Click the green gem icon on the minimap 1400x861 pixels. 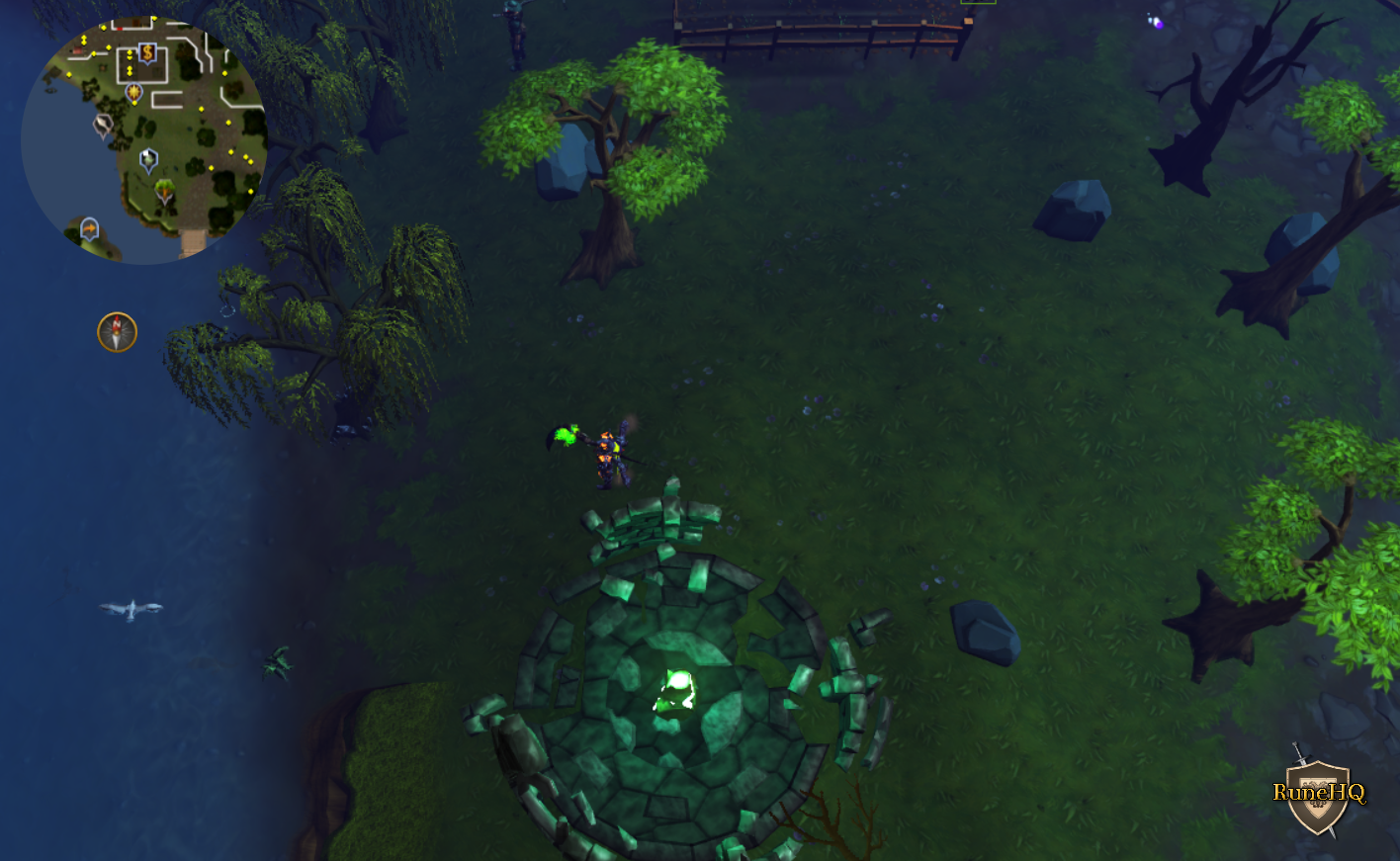pyautogui.click(x=149, y=158)
